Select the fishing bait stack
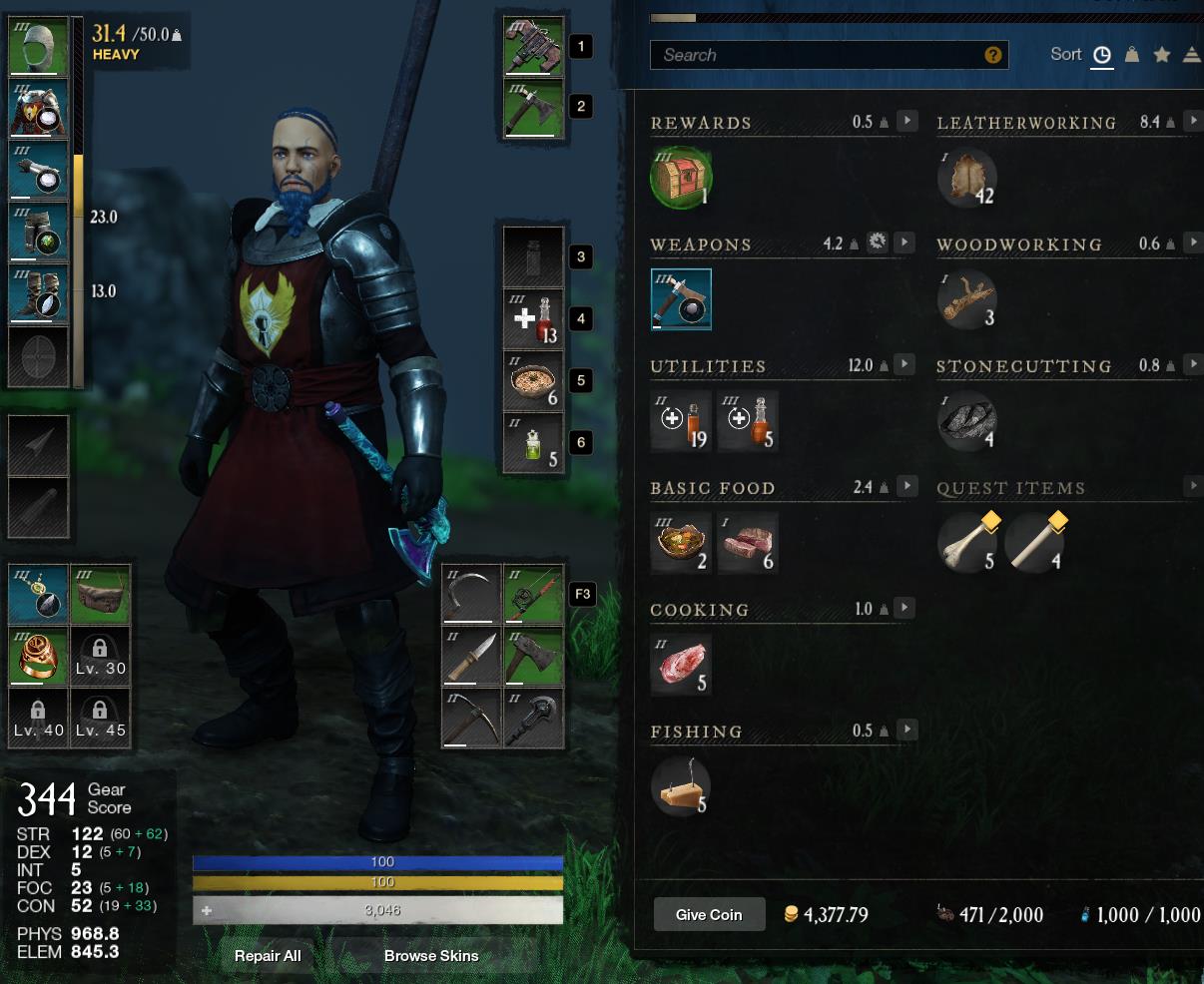1204x984 pixels. [x=681, y=787]
